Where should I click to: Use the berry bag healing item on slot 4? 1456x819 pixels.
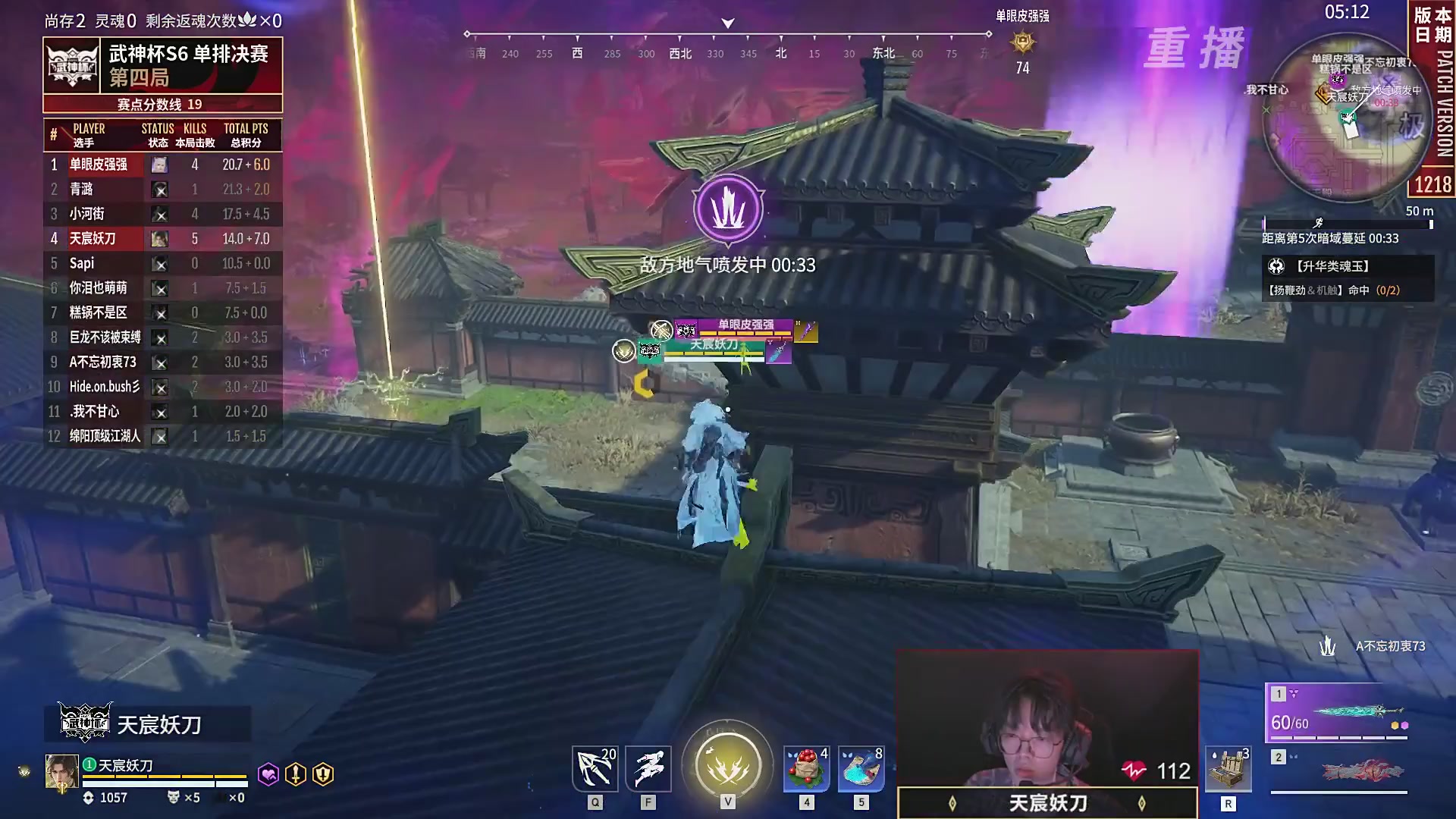tap(806, 768)
